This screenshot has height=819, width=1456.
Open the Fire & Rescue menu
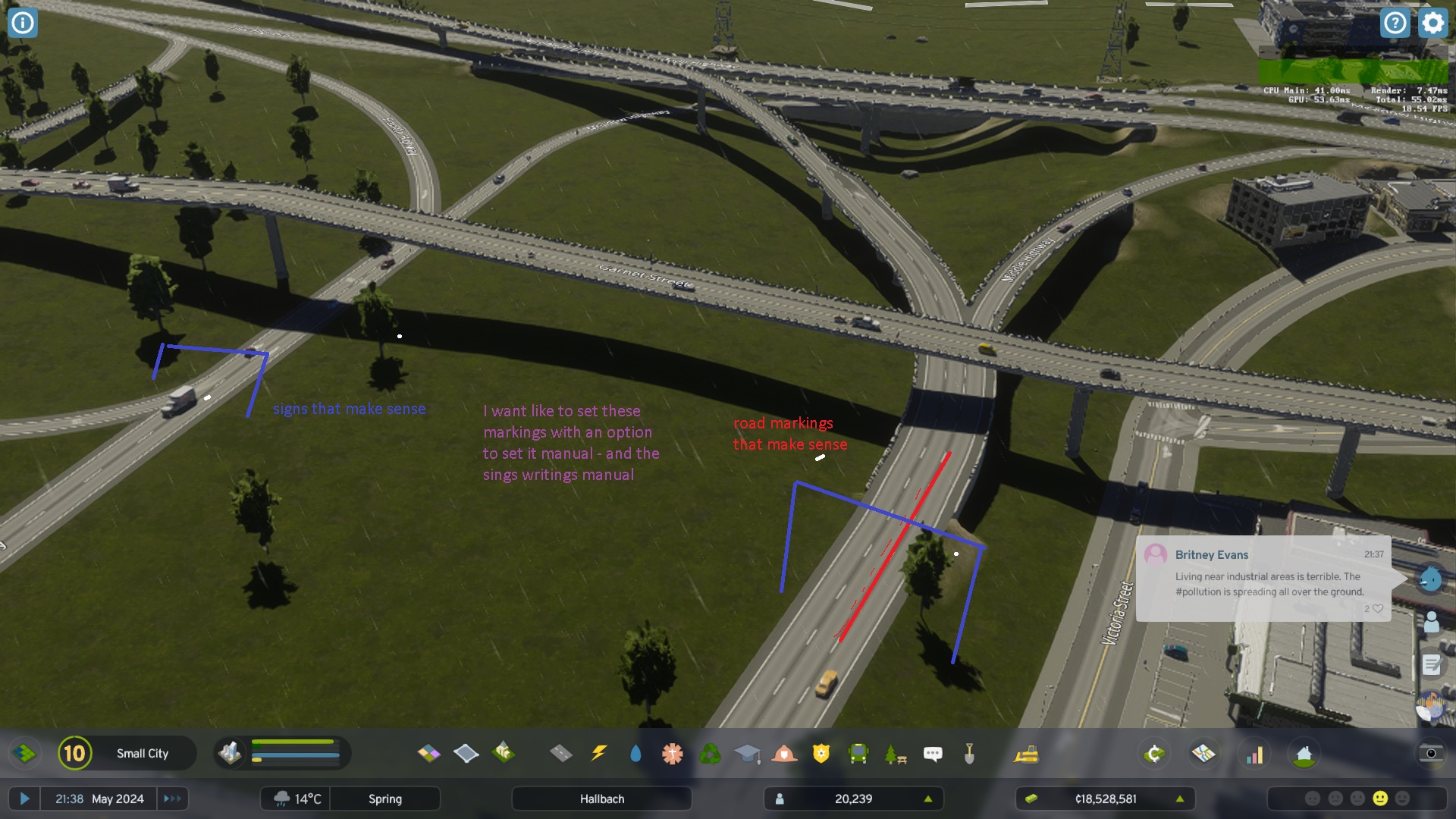coord(785,753)
